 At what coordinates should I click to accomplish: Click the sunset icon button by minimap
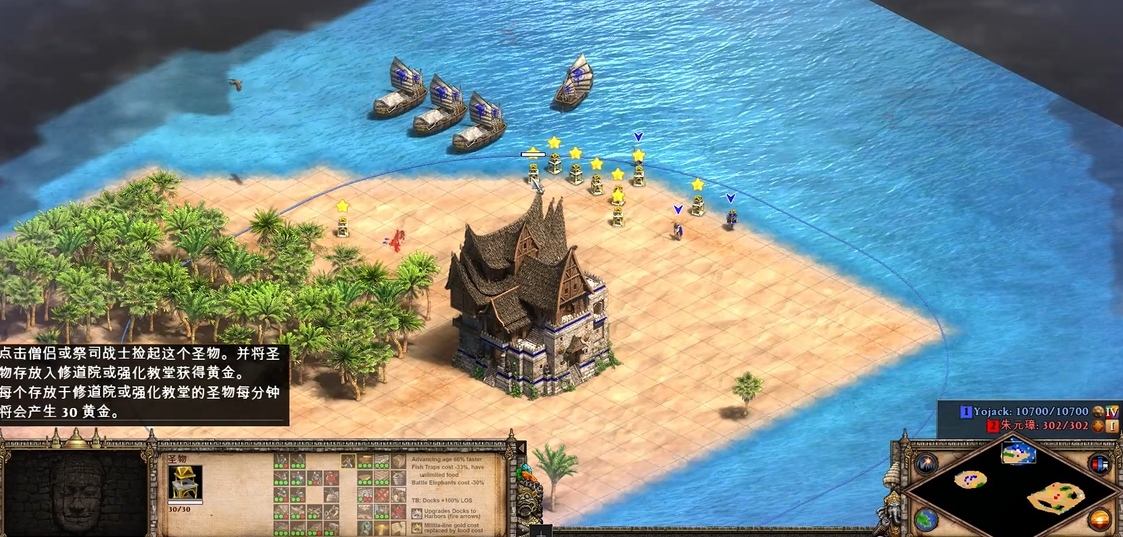tap(1100, 520)
